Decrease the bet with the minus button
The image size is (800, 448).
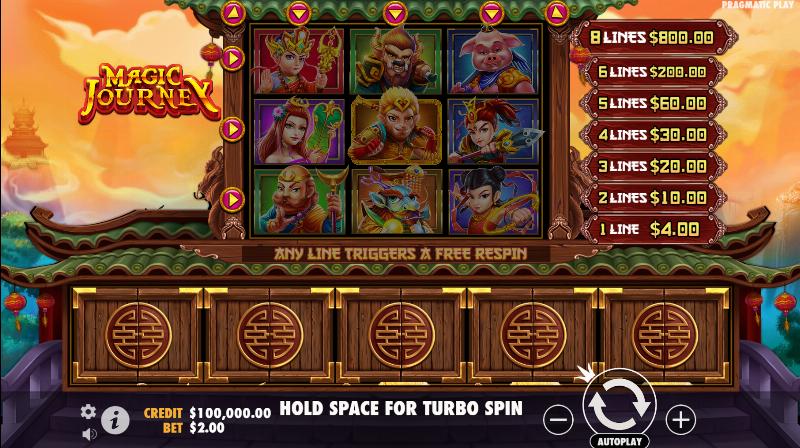pos(561,418)
